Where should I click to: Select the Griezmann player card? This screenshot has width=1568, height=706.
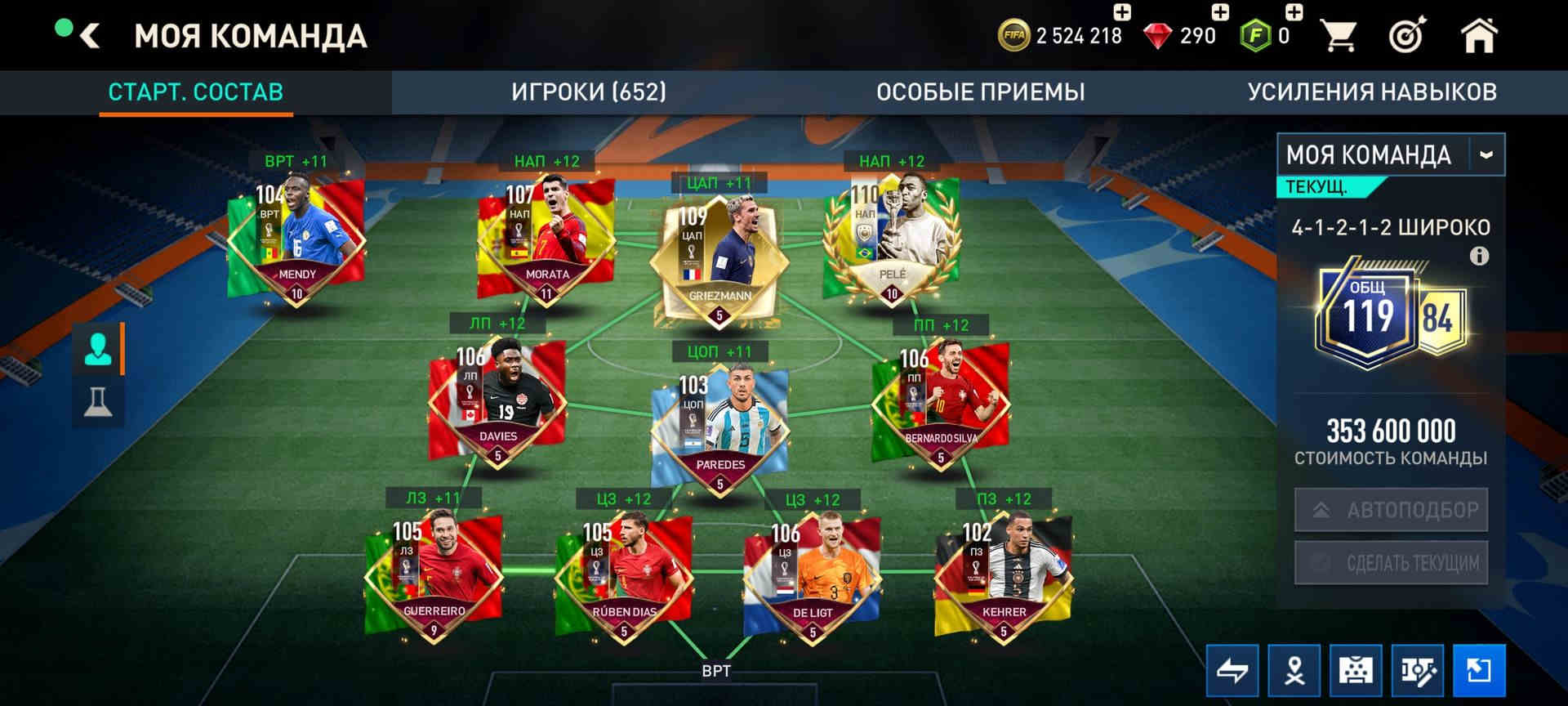click(x=719, y=255)
